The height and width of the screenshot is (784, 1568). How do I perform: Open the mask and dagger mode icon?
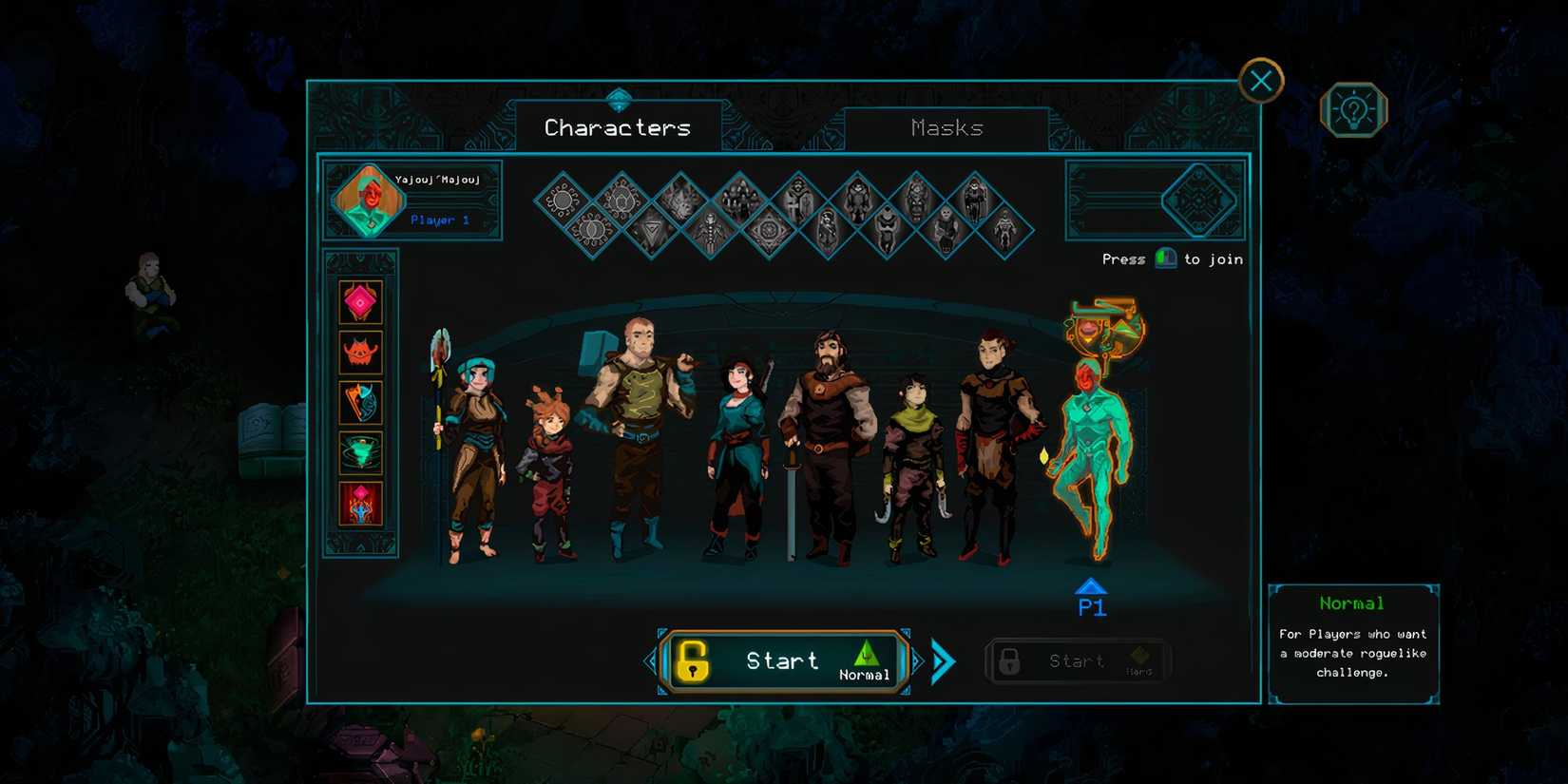359,403
